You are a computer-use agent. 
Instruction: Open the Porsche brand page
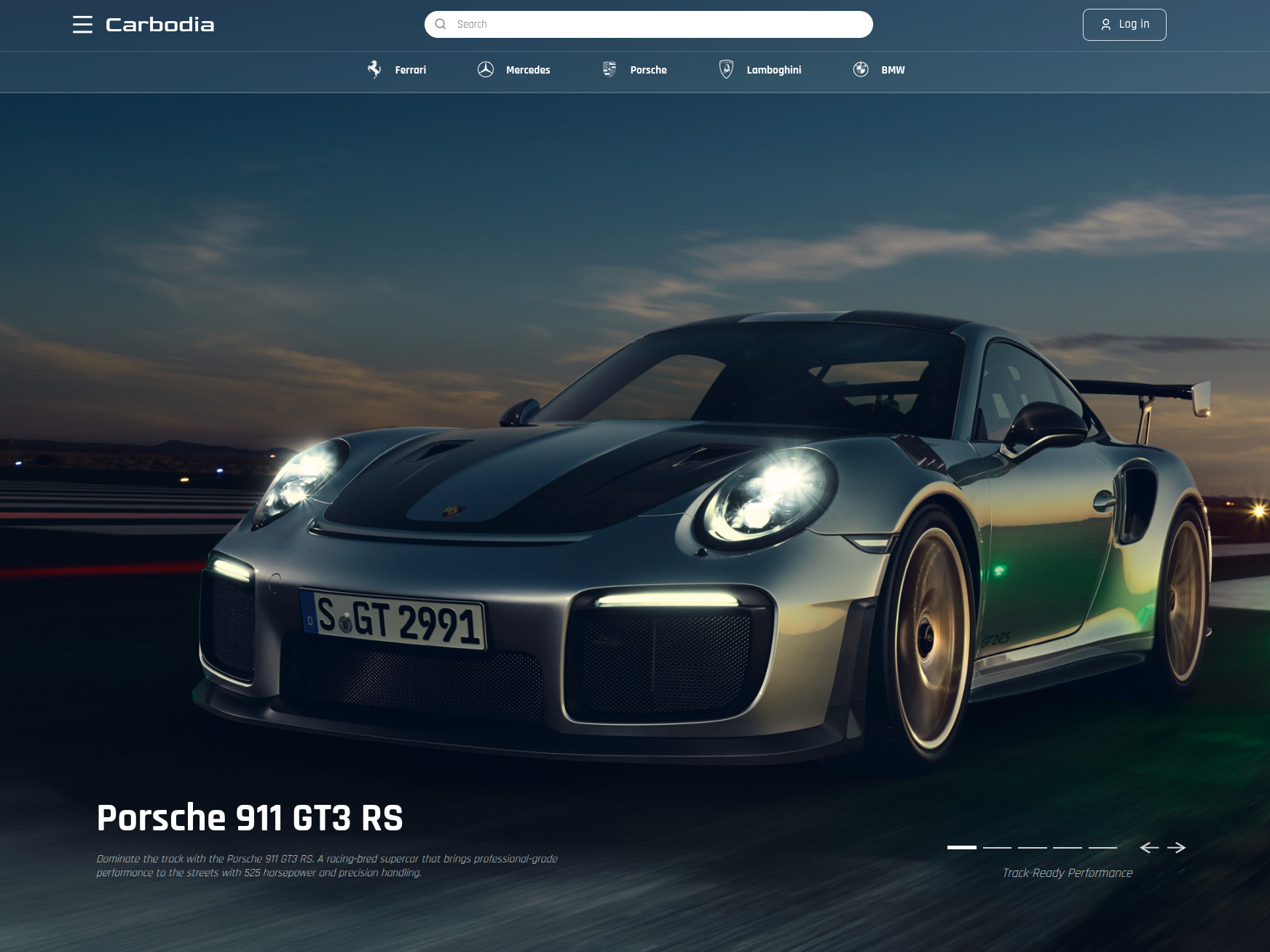pyautogui.click(x=635, y=70)
